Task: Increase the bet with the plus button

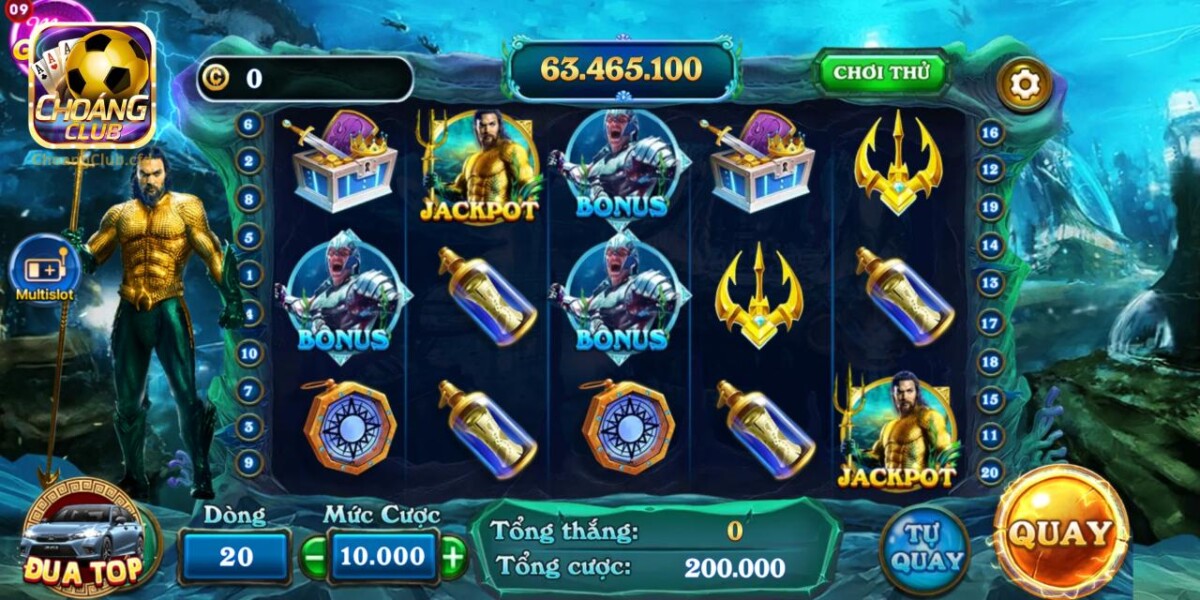Action: pos(453,558)
